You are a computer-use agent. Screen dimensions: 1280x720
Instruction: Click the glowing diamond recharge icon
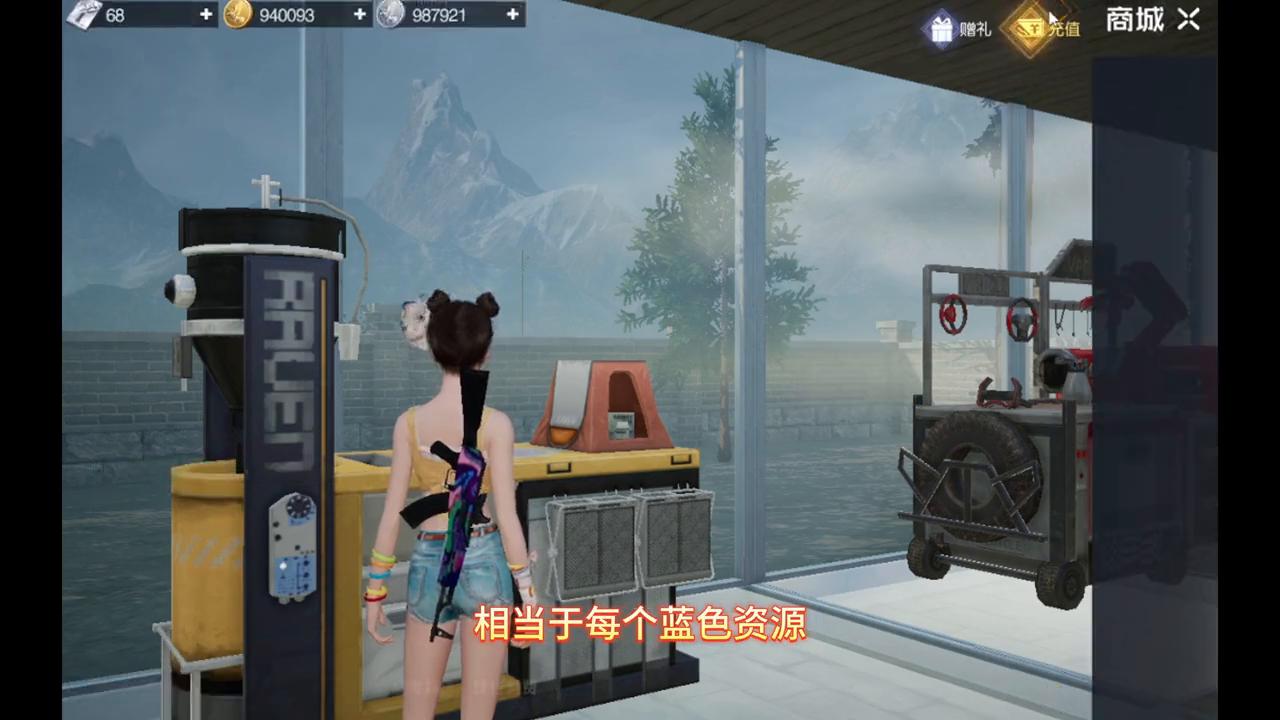click(x=1030, y=28)
